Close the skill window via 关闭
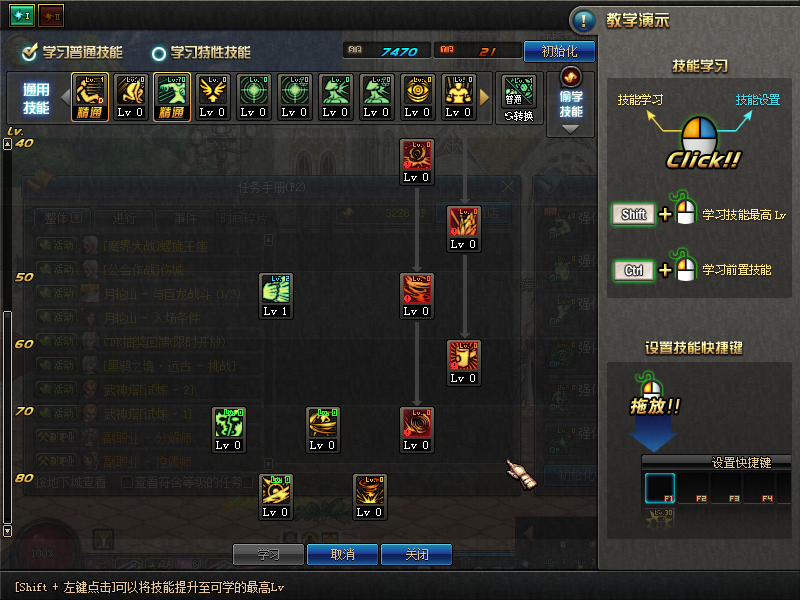The height and width of the screenshot is (600, 800). coord(416,554)
